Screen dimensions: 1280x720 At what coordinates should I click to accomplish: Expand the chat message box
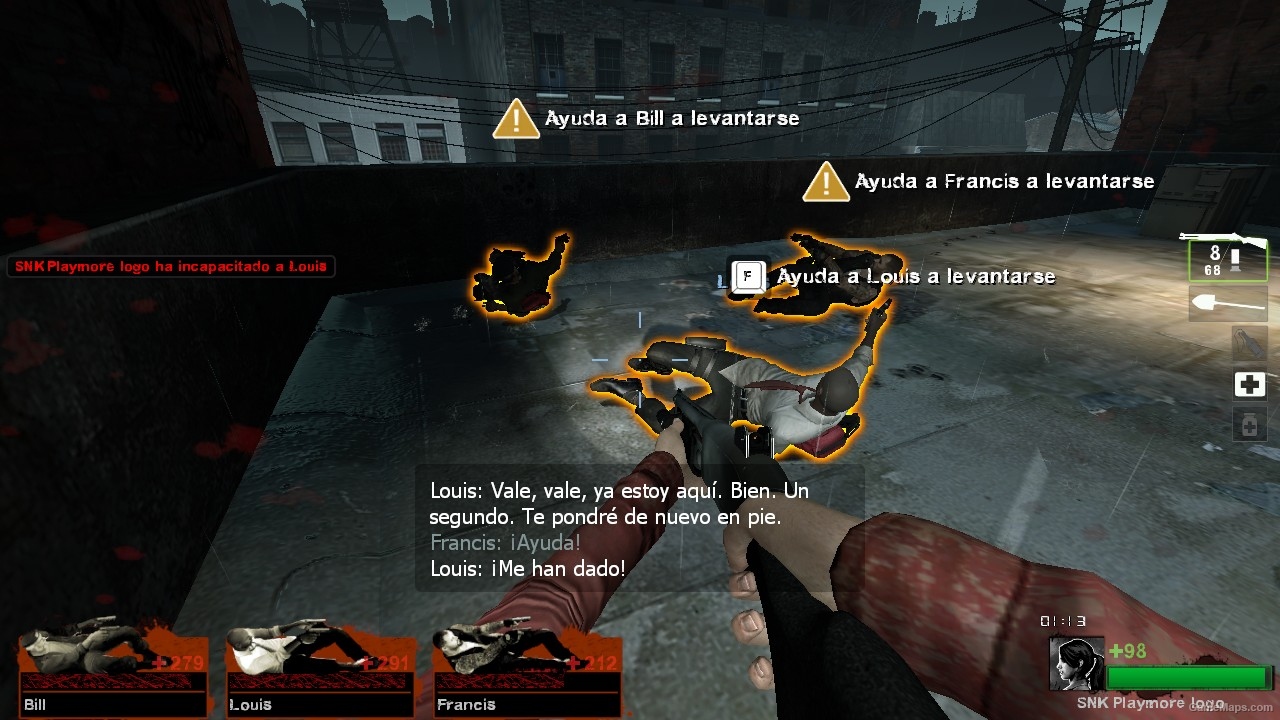pyautogui.click(x=640, y=530)
